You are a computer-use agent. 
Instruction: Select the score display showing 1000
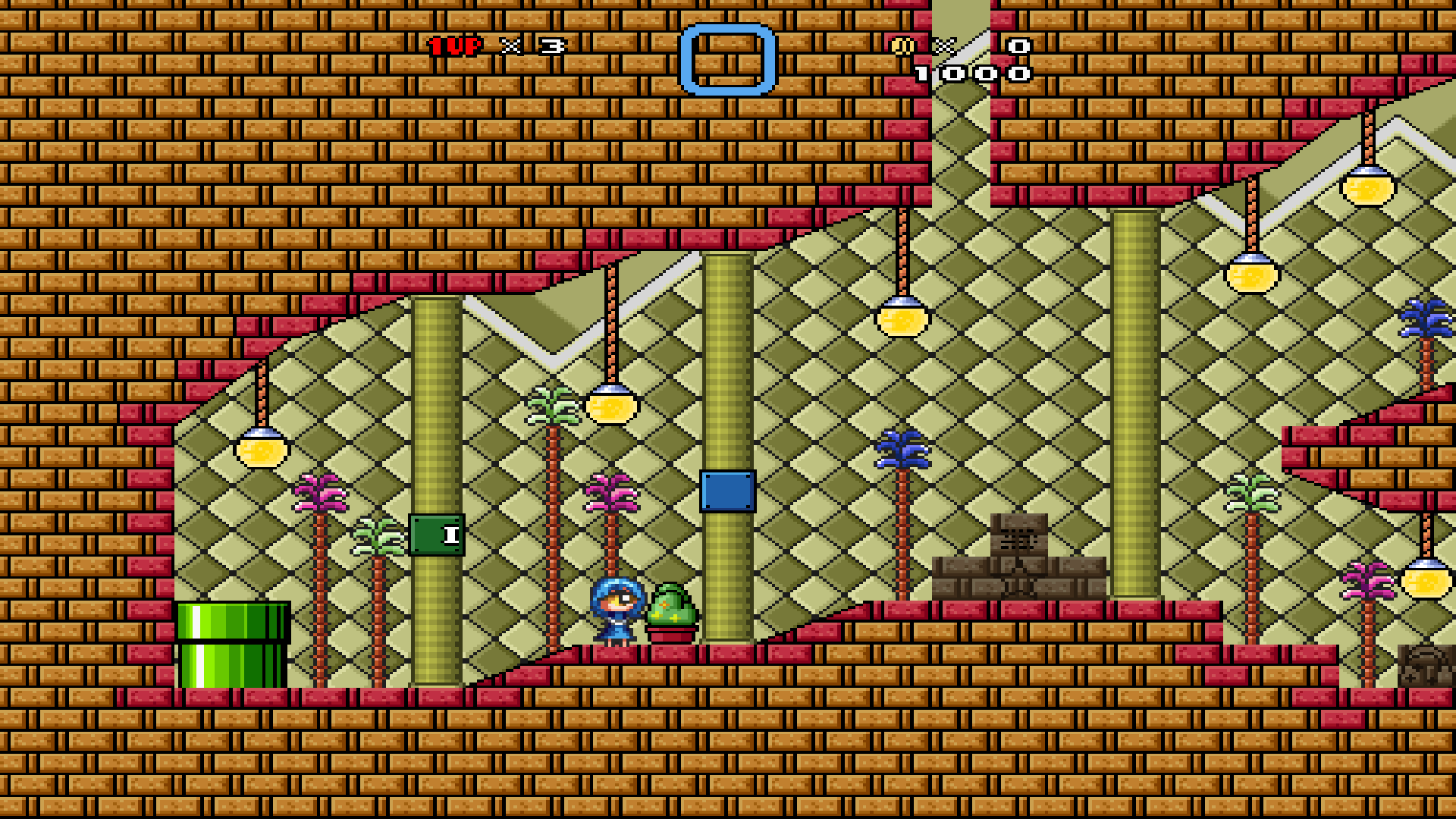point(974,72)
